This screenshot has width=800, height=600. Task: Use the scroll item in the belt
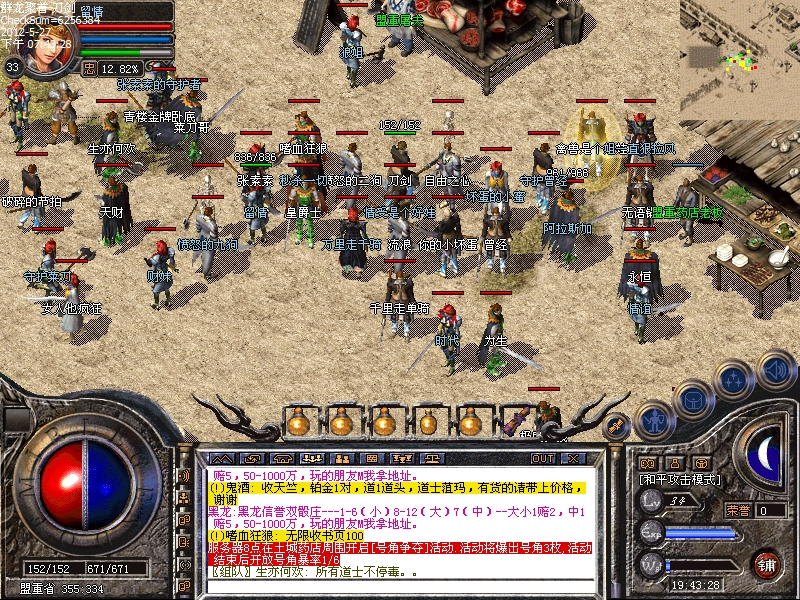[518, 421]
